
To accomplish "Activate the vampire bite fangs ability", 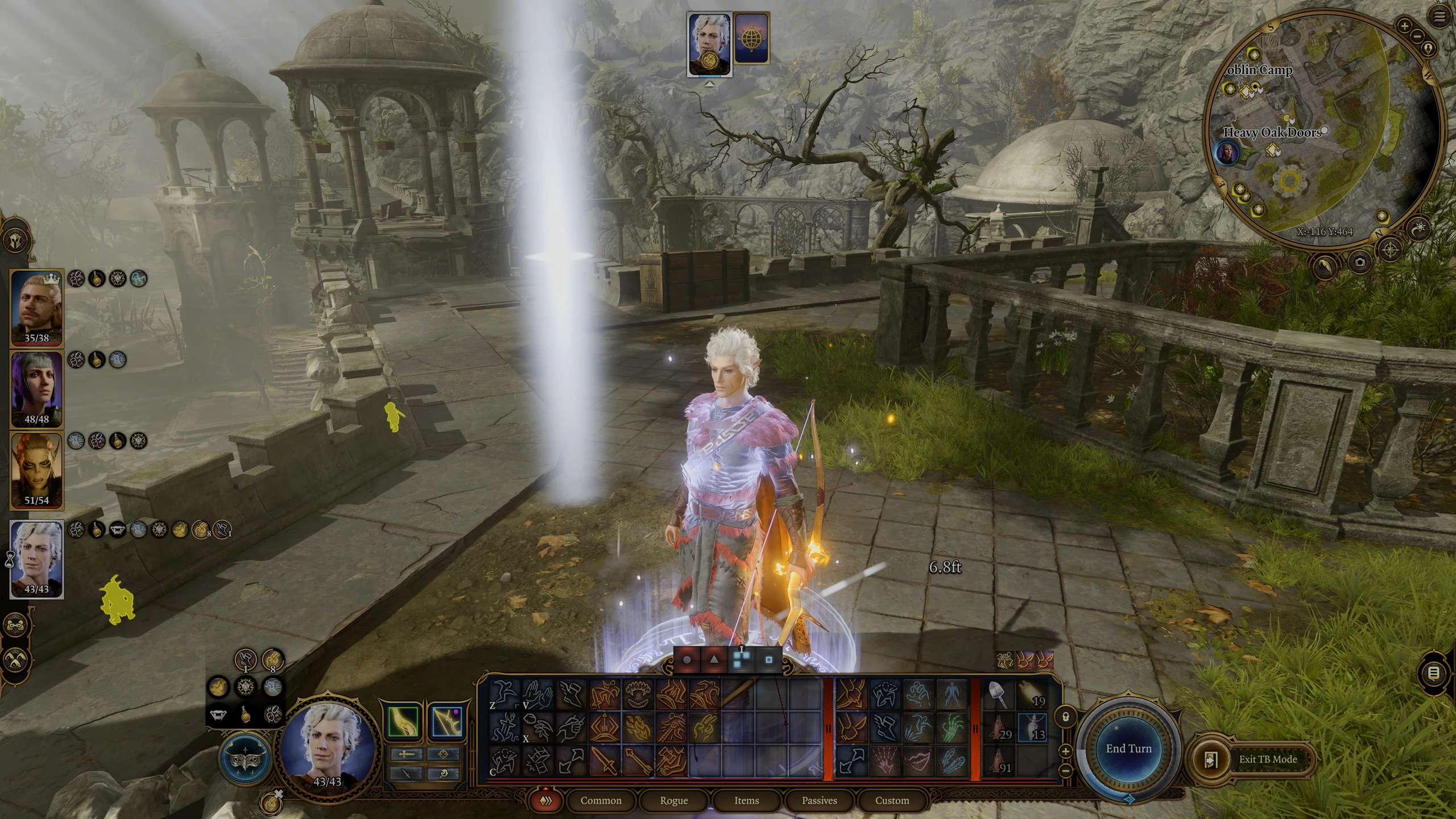I will 638,694.
